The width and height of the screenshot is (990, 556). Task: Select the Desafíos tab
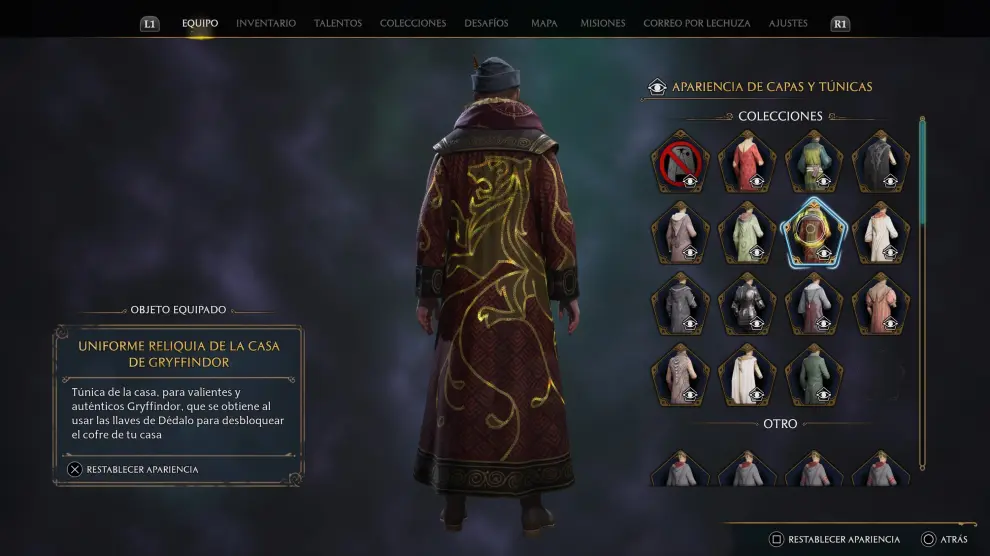[486, 23]
